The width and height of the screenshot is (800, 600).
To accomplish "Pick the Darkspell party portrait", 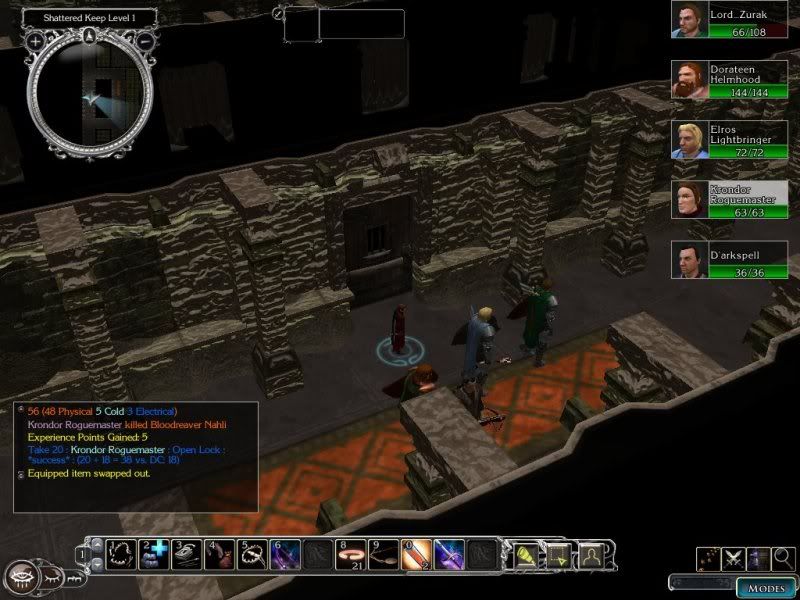I will click(687, 262).
